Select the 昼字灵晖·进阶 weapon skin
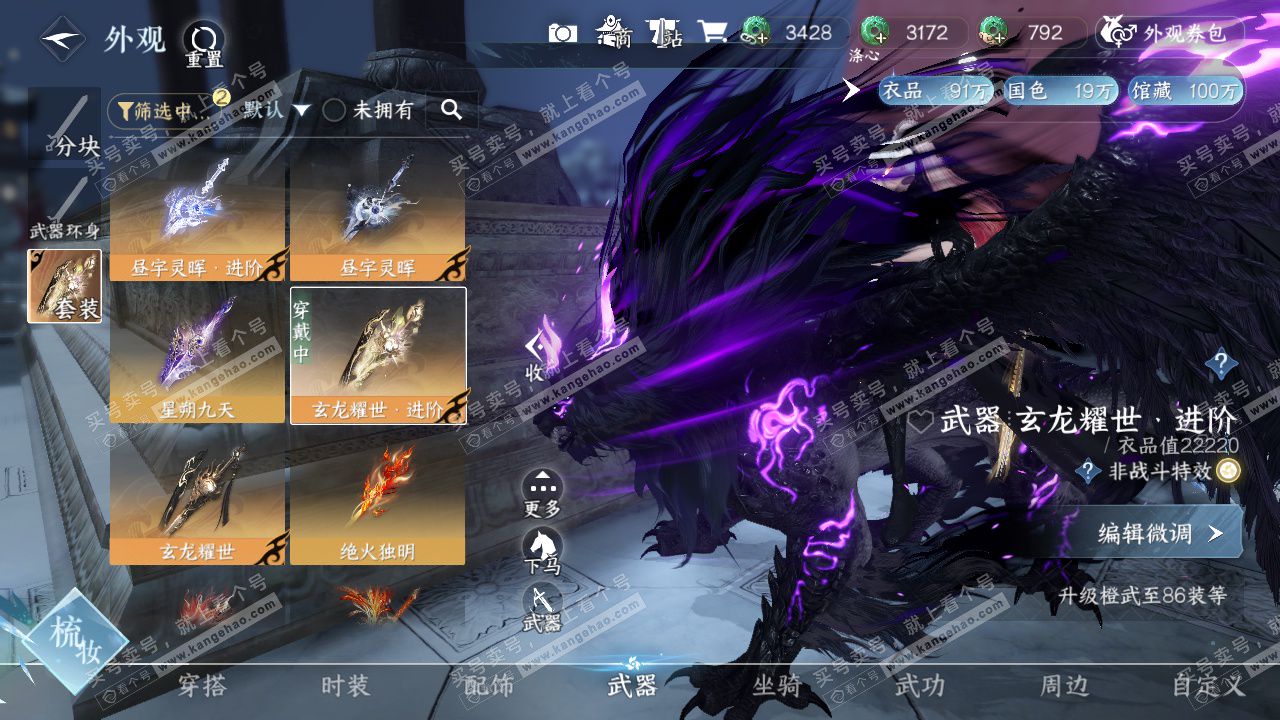The height and width of the screenshot is (720, 1280). (198, 218)
